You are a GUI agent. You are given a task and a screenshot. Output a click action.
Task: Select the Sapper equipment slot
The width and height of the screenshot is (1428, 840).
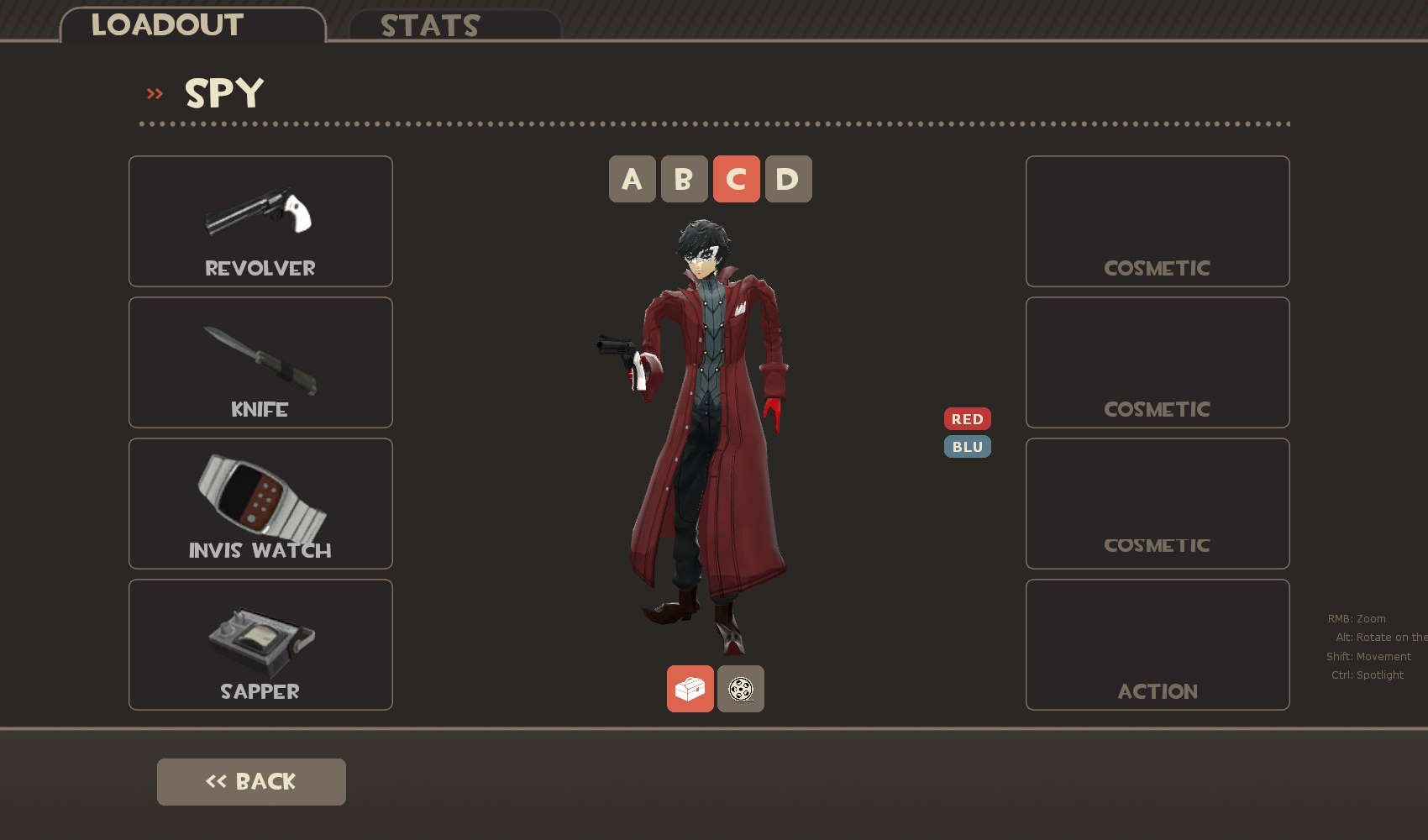point(260,644)
